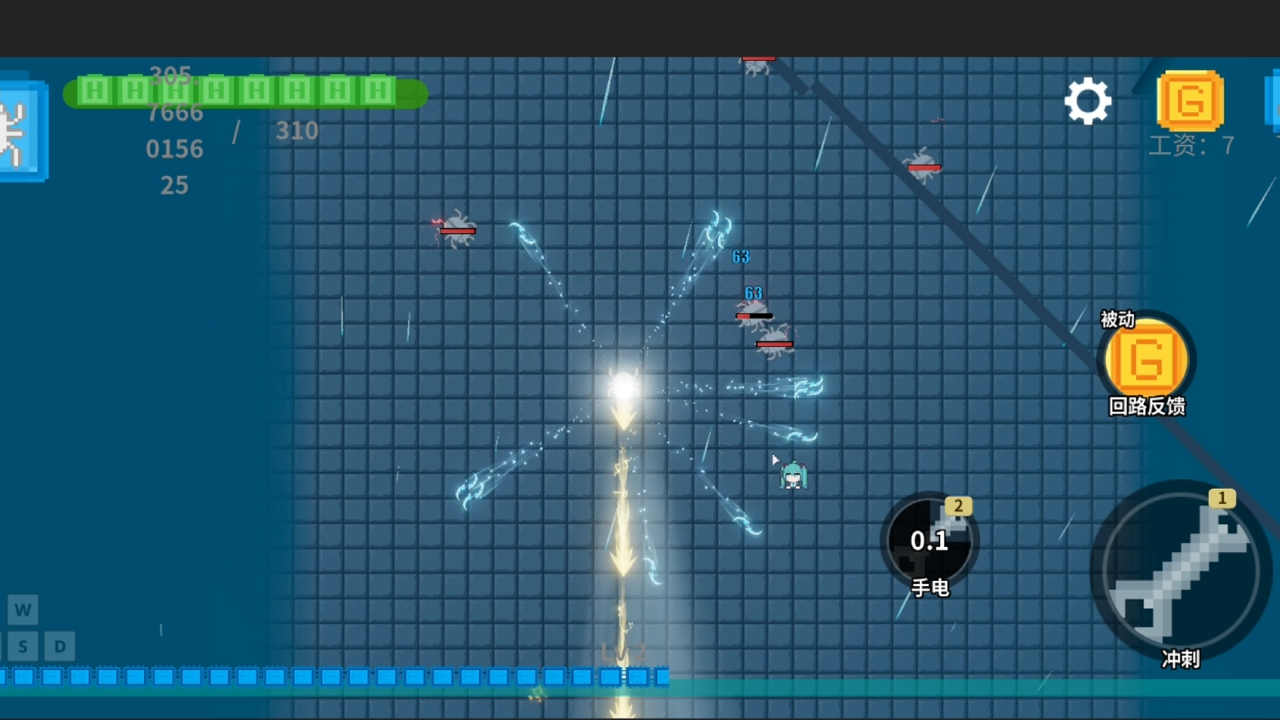Toggle the flashlight showing 0.1 cooldown
The image size is (1280, 720).
click(930, 543)
